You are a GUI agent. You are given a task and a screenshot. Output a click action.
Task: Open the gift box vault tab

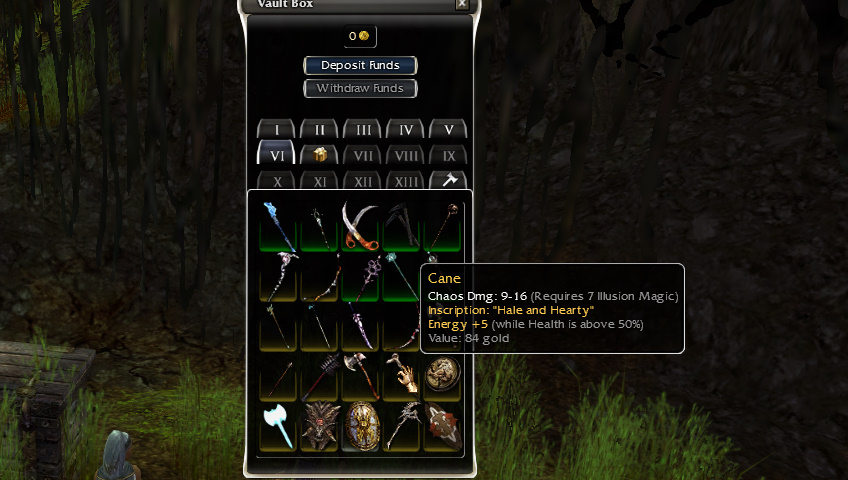coord(320,155)
